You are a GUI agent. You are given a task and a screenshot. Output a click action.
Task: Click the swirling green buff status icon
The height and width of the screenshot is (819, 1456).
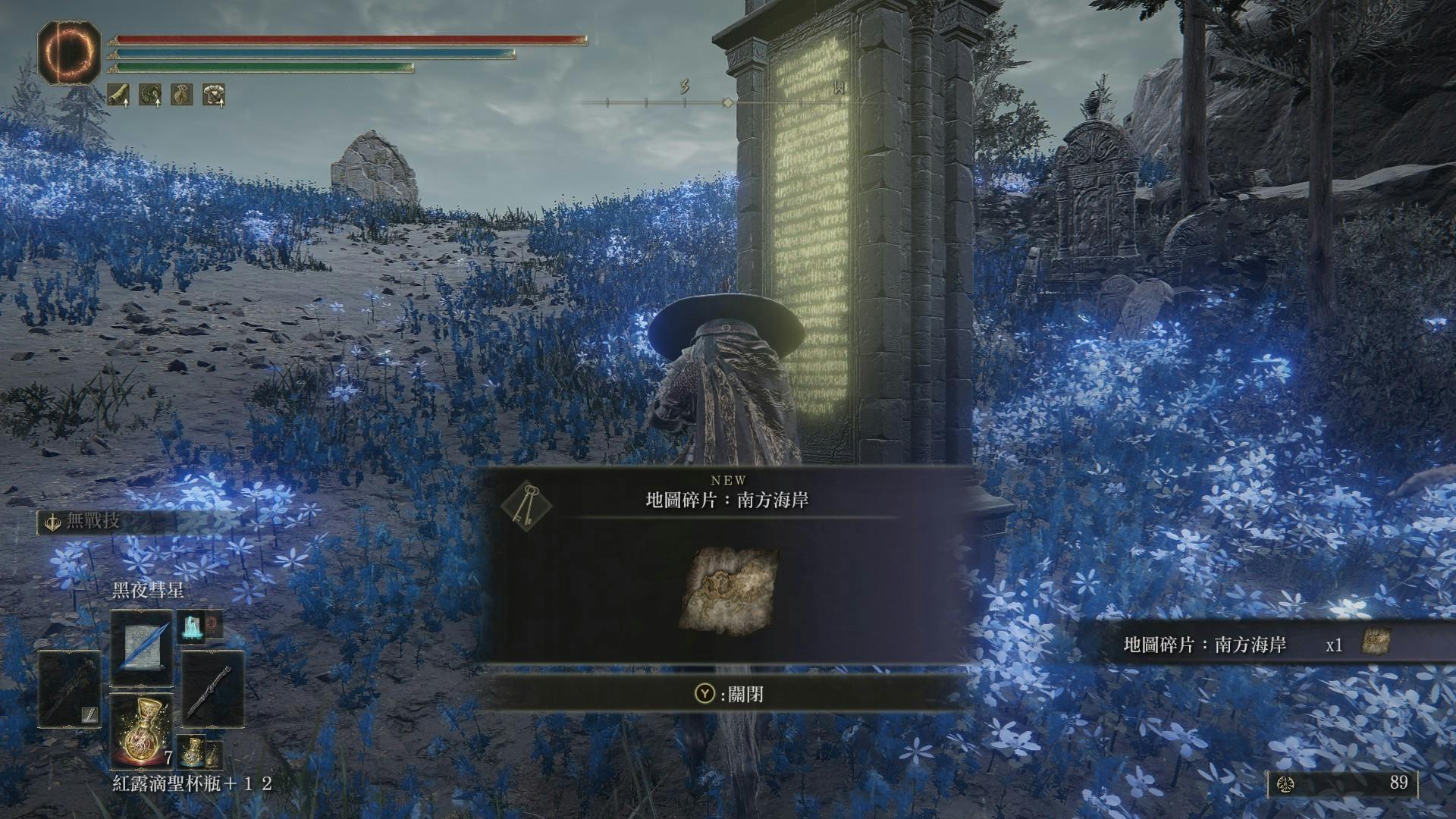pos(150,95)
